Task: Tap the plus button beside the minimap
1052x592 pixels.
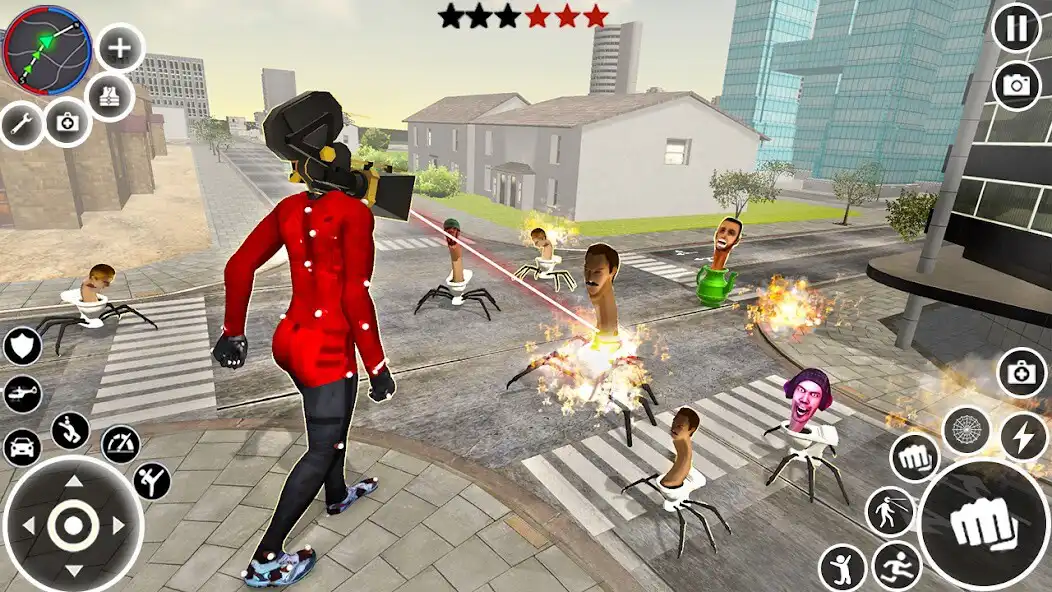Action: click(x=119, y=48)
